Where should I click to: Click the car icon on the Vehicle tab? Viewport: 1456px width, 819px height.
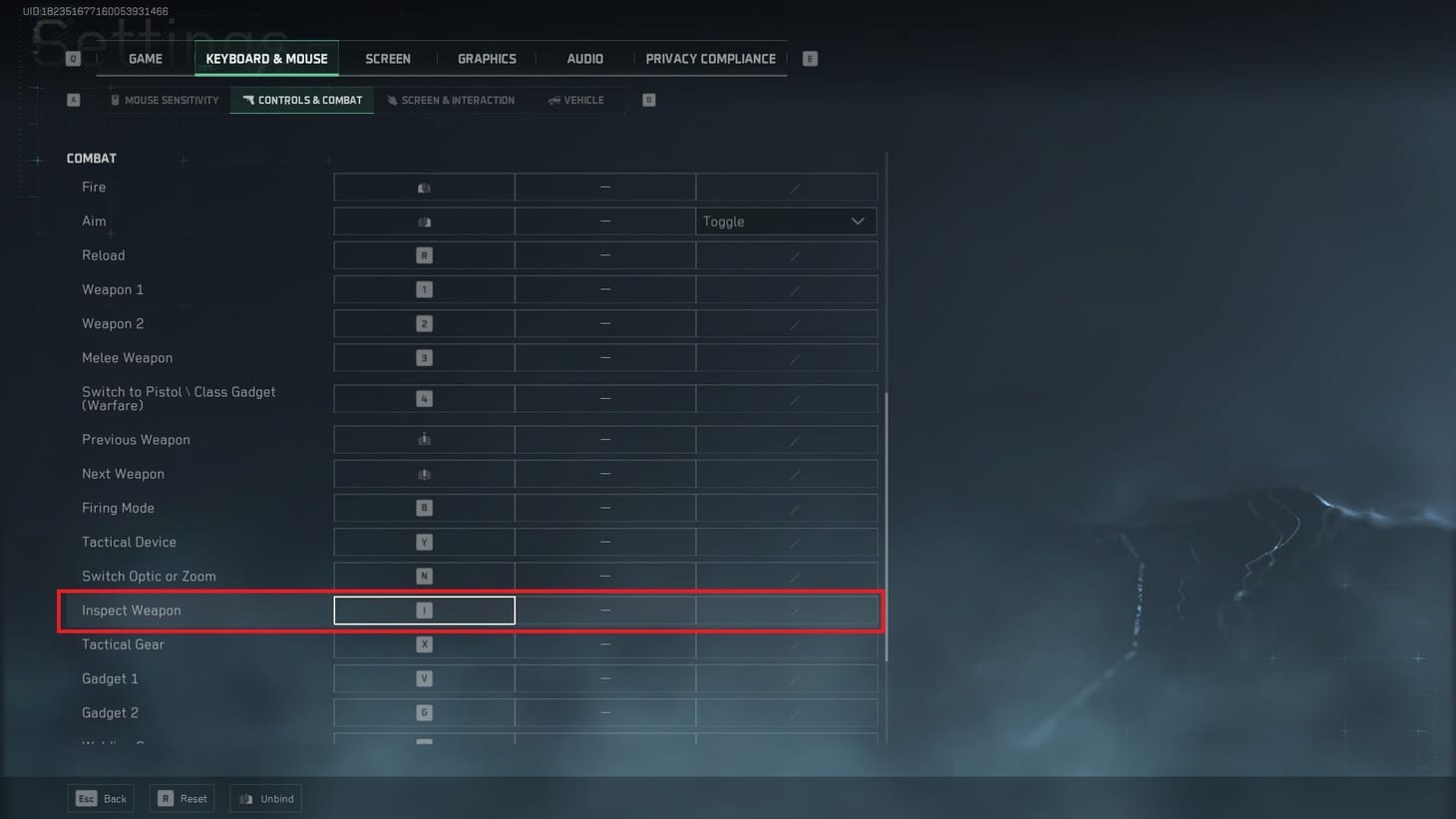pyautogui.click(x=554, y=100)
